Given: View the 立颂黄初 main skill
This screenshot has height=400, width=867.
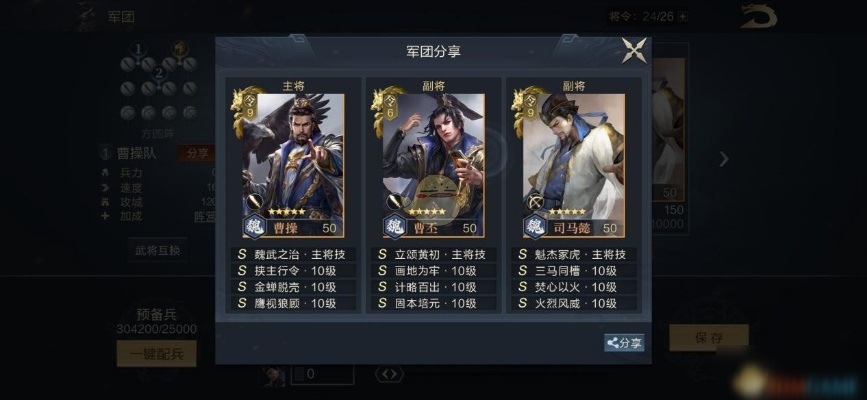Looking at the screenshot, I should click(433, 254).
